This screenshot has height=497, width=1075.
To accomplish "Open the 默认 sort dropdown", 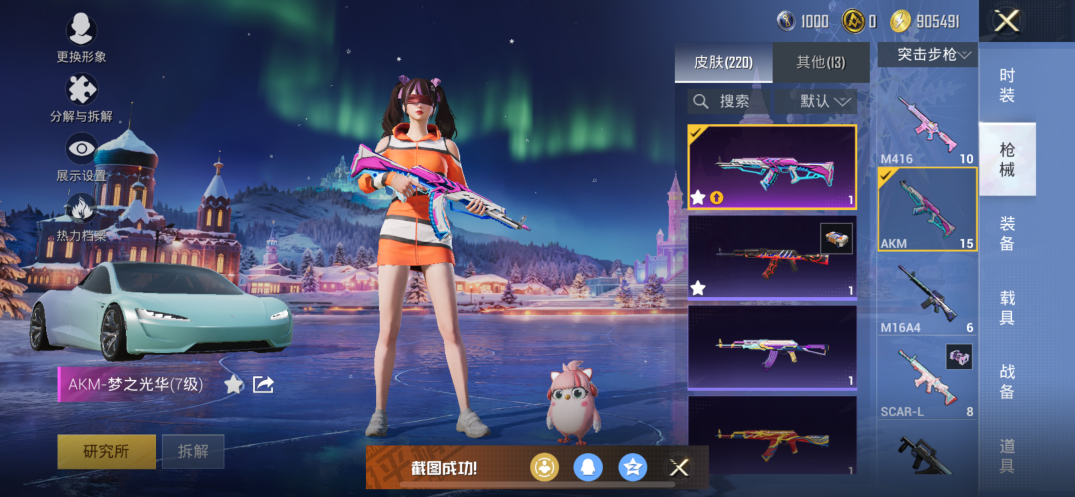I will pos(827,101).
